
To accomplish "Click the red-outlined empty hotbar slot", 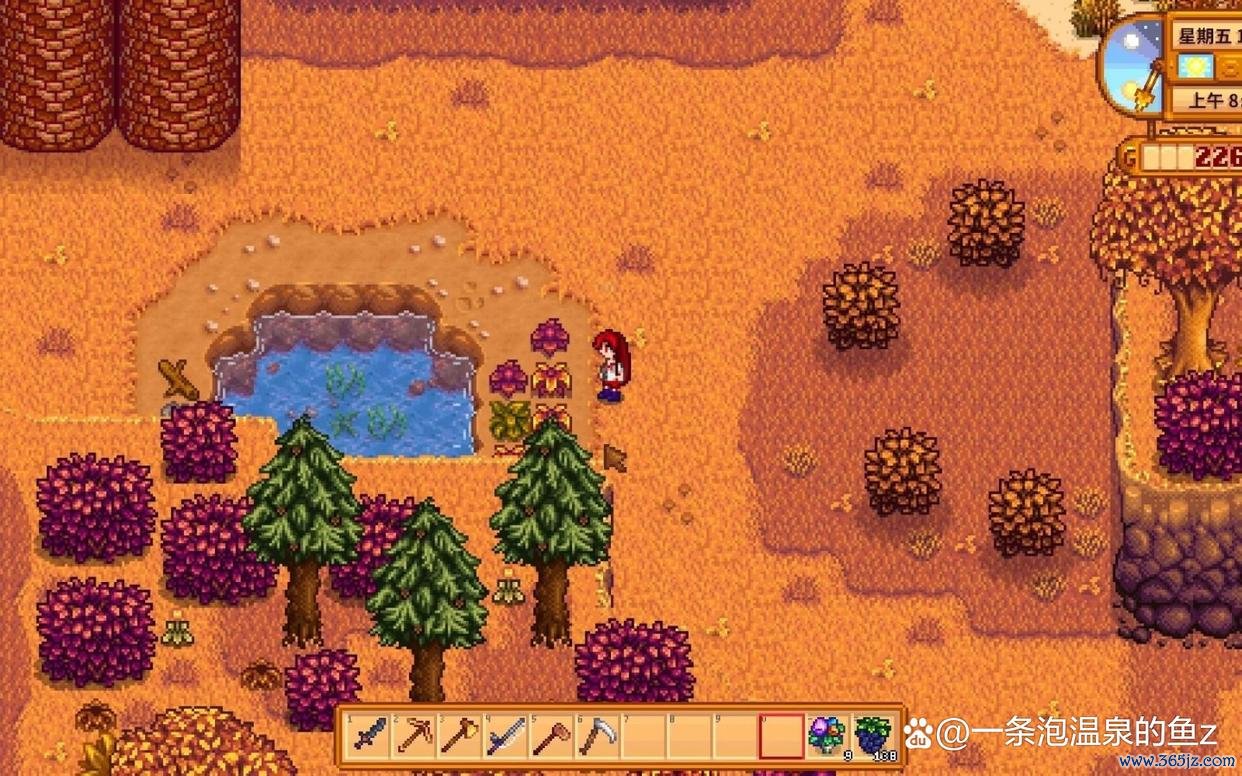I will 780,736.
